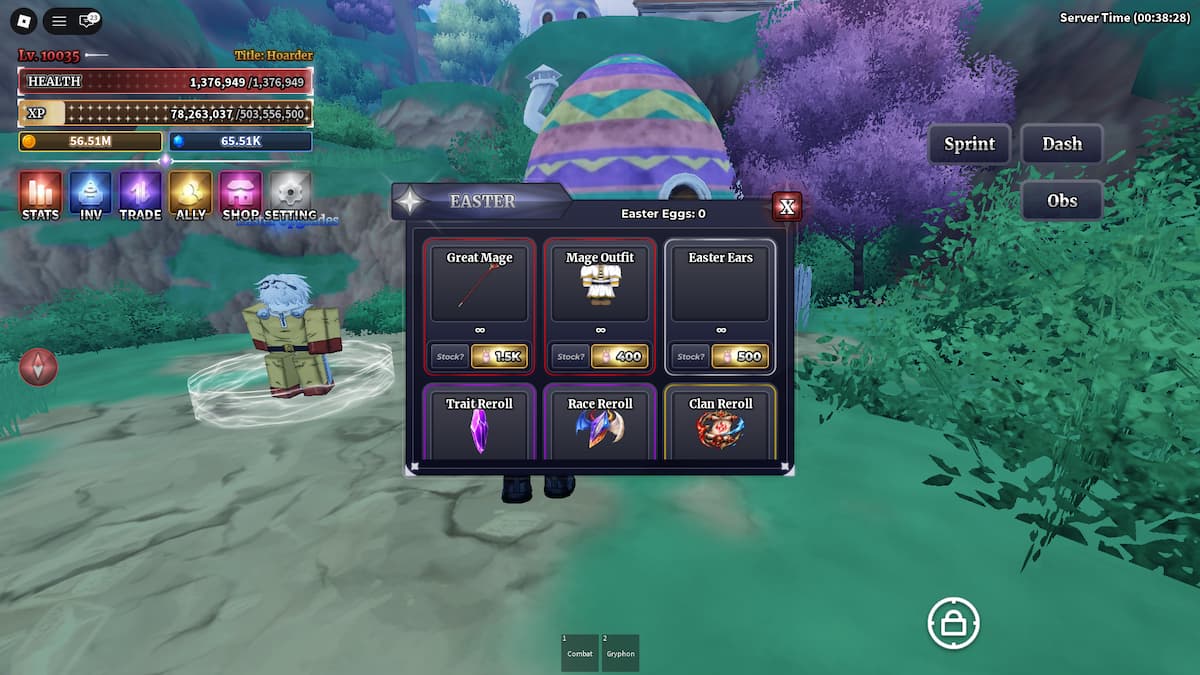Choose the Clan Reroll item
The height and width of the screenshot is (675, 1200).
[x=720, y=424]
